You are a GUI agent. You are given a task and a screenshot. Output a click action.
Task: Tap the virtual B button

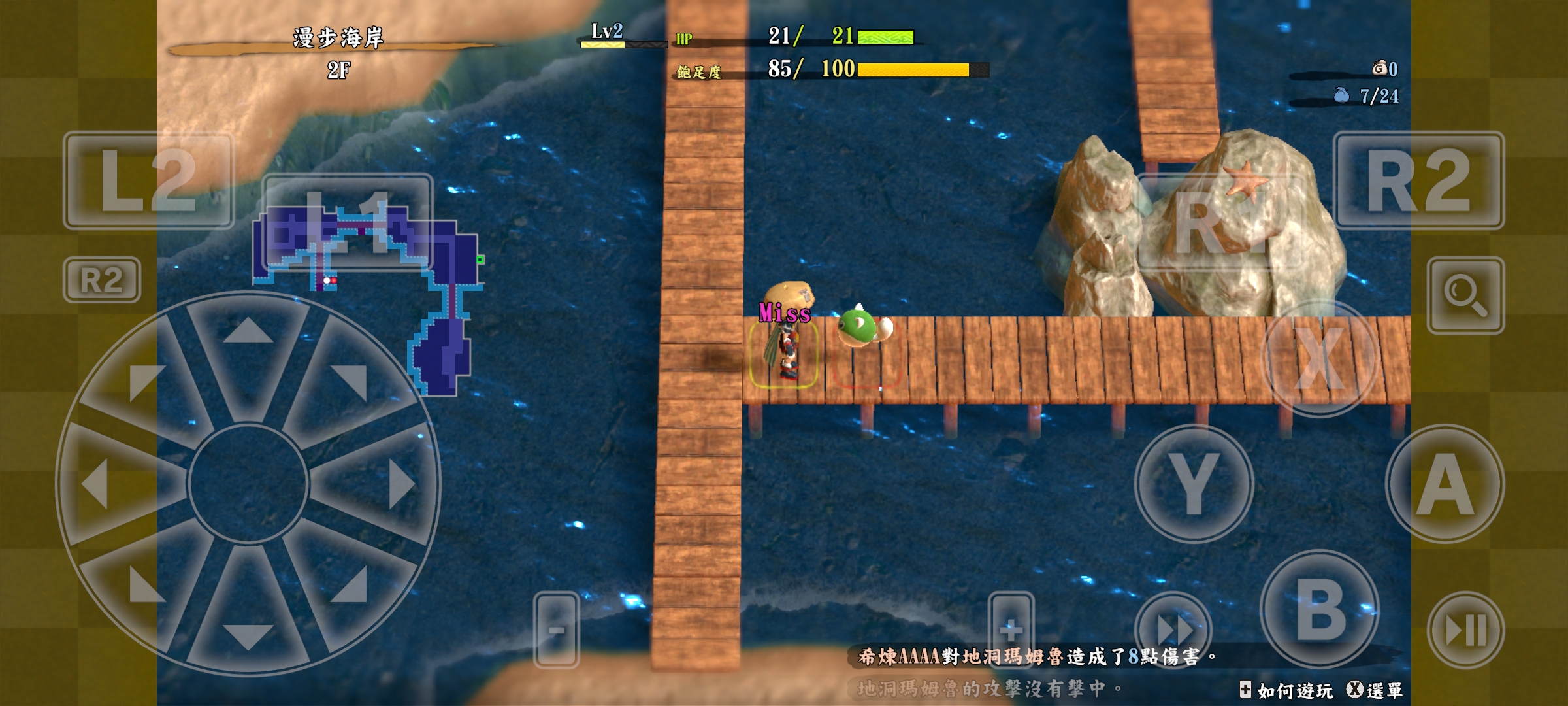[1320, 609]
